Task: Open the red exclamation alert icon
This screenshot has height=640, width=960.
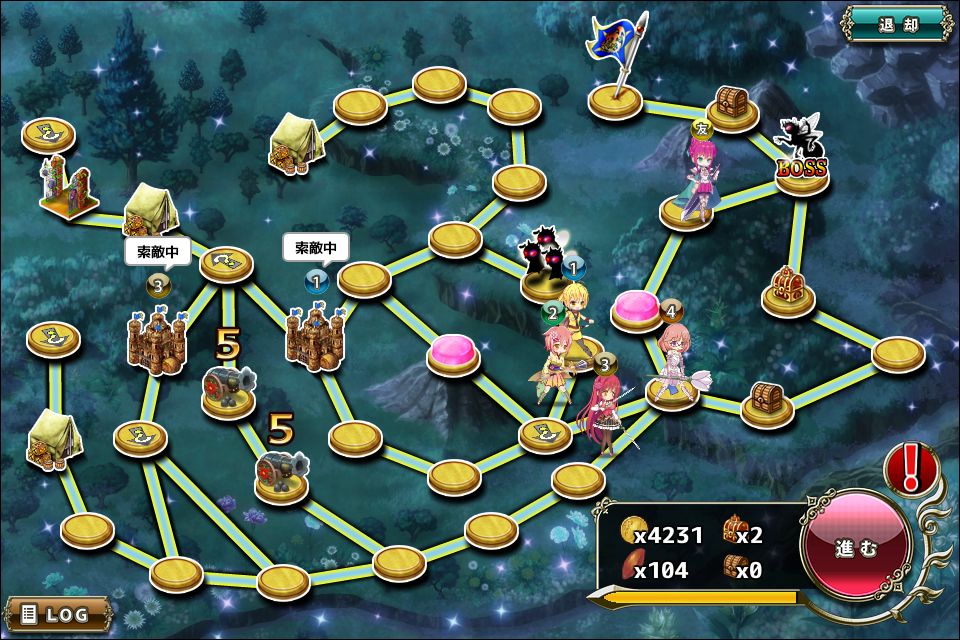Action: point(911,468)
